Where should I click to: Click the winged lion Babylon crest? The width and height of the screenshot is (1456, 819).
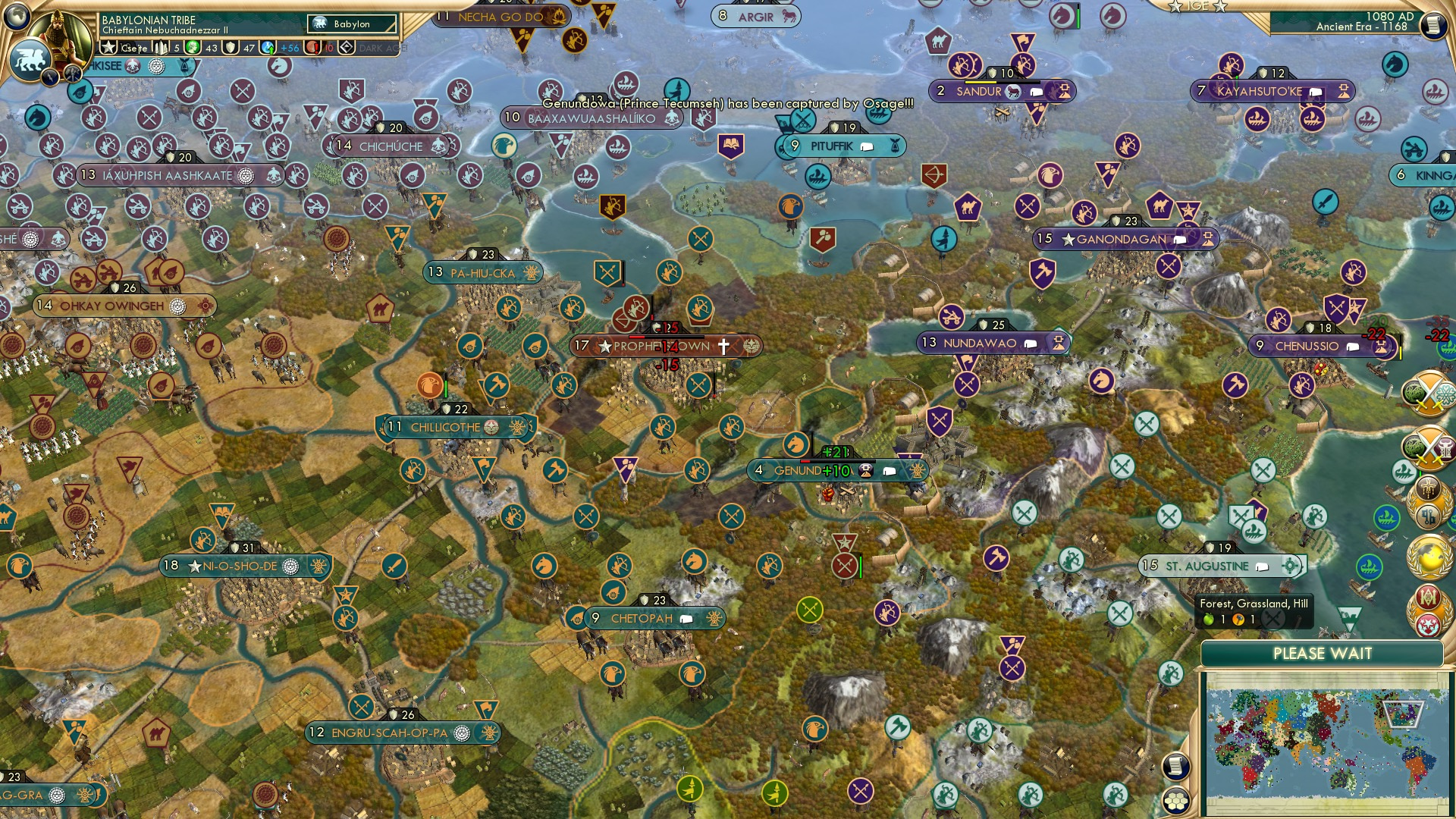(x=31, y=58)
